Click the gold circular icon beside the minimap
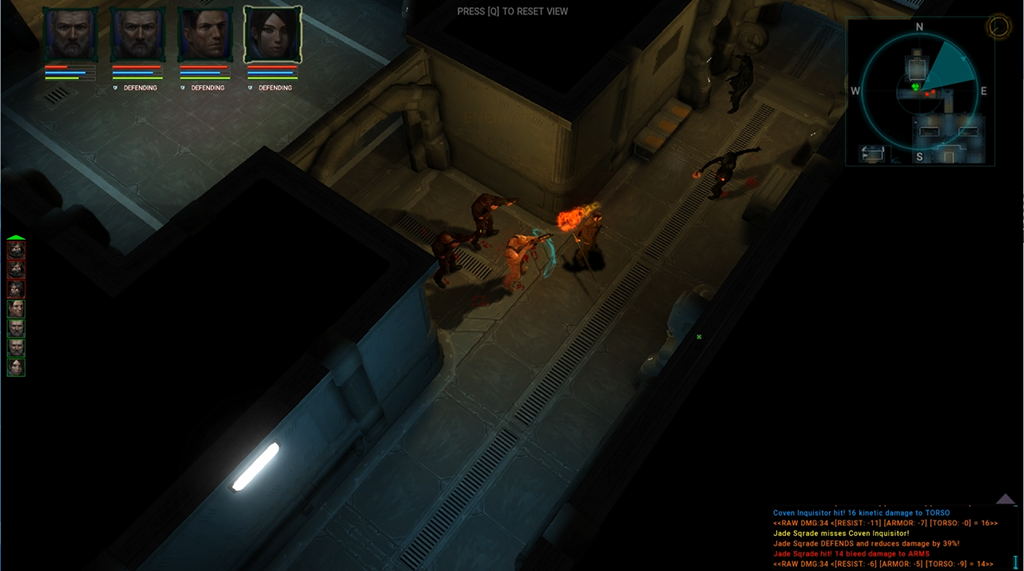This screenshot has width=1024, height=571. [998, 27]
